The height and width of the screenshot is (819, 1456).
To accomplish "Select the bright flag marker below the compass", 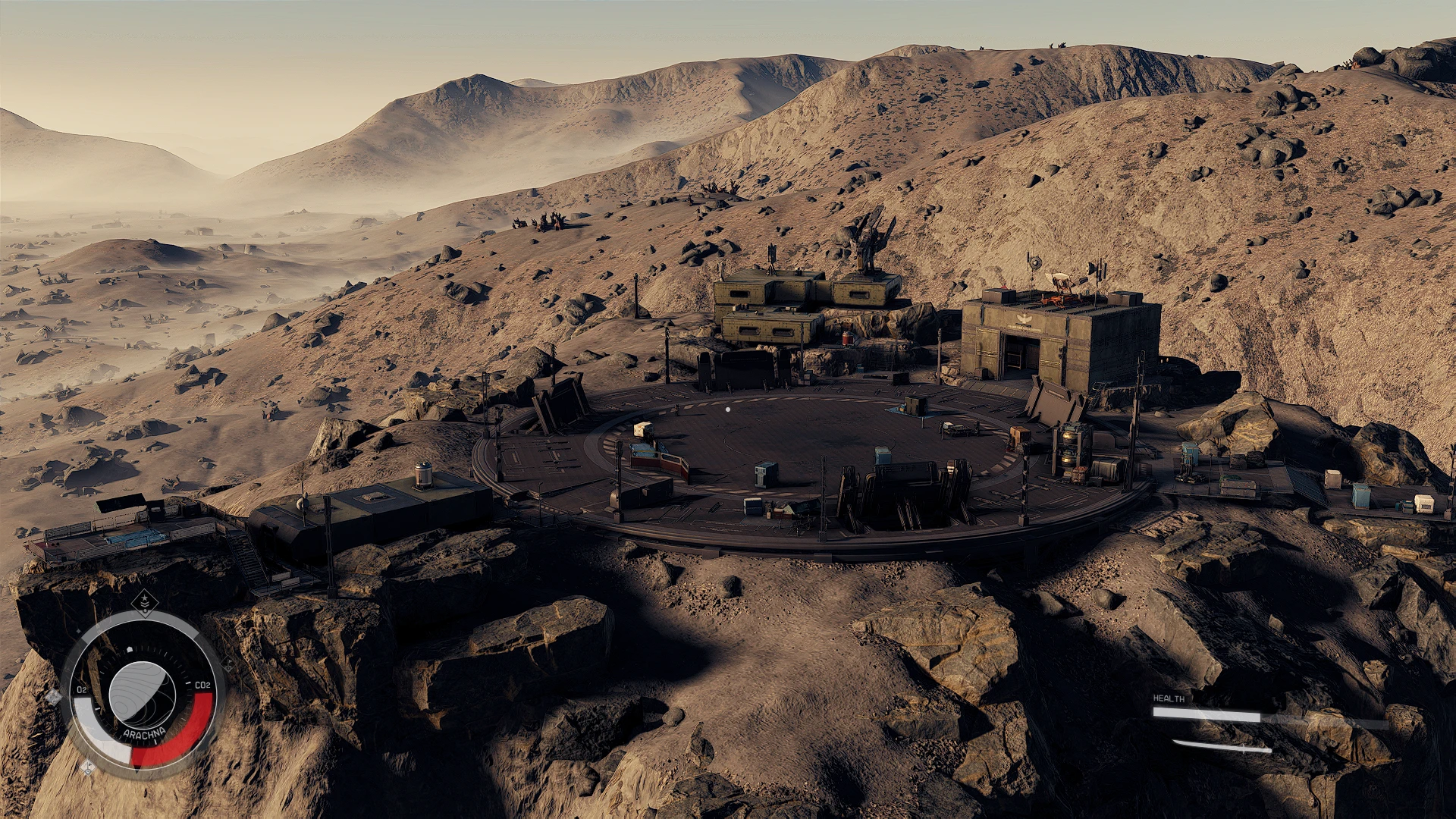I will point(88,767).
